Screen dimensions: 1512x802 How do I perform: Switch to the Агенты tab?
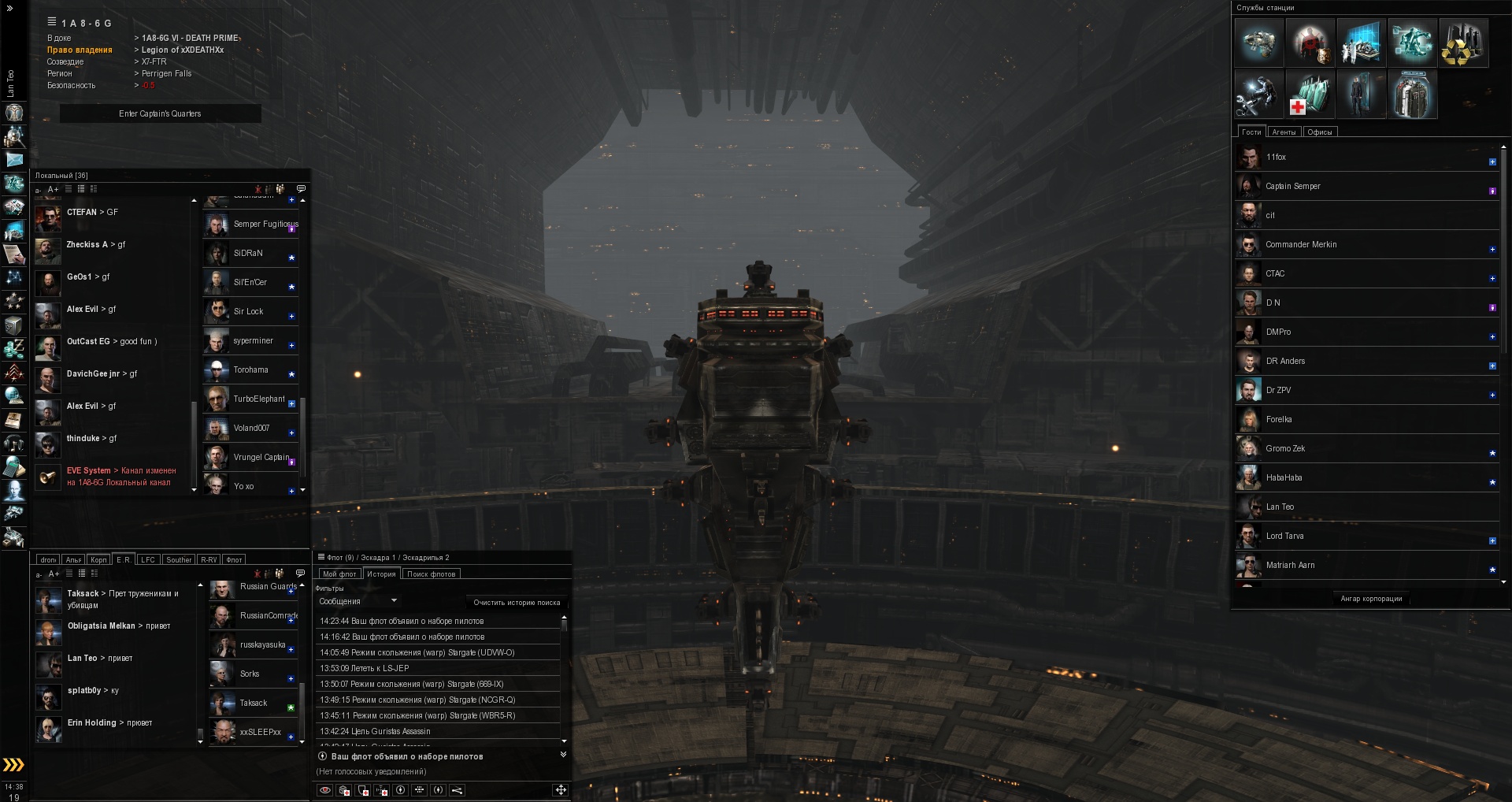tap(1284, 132)
